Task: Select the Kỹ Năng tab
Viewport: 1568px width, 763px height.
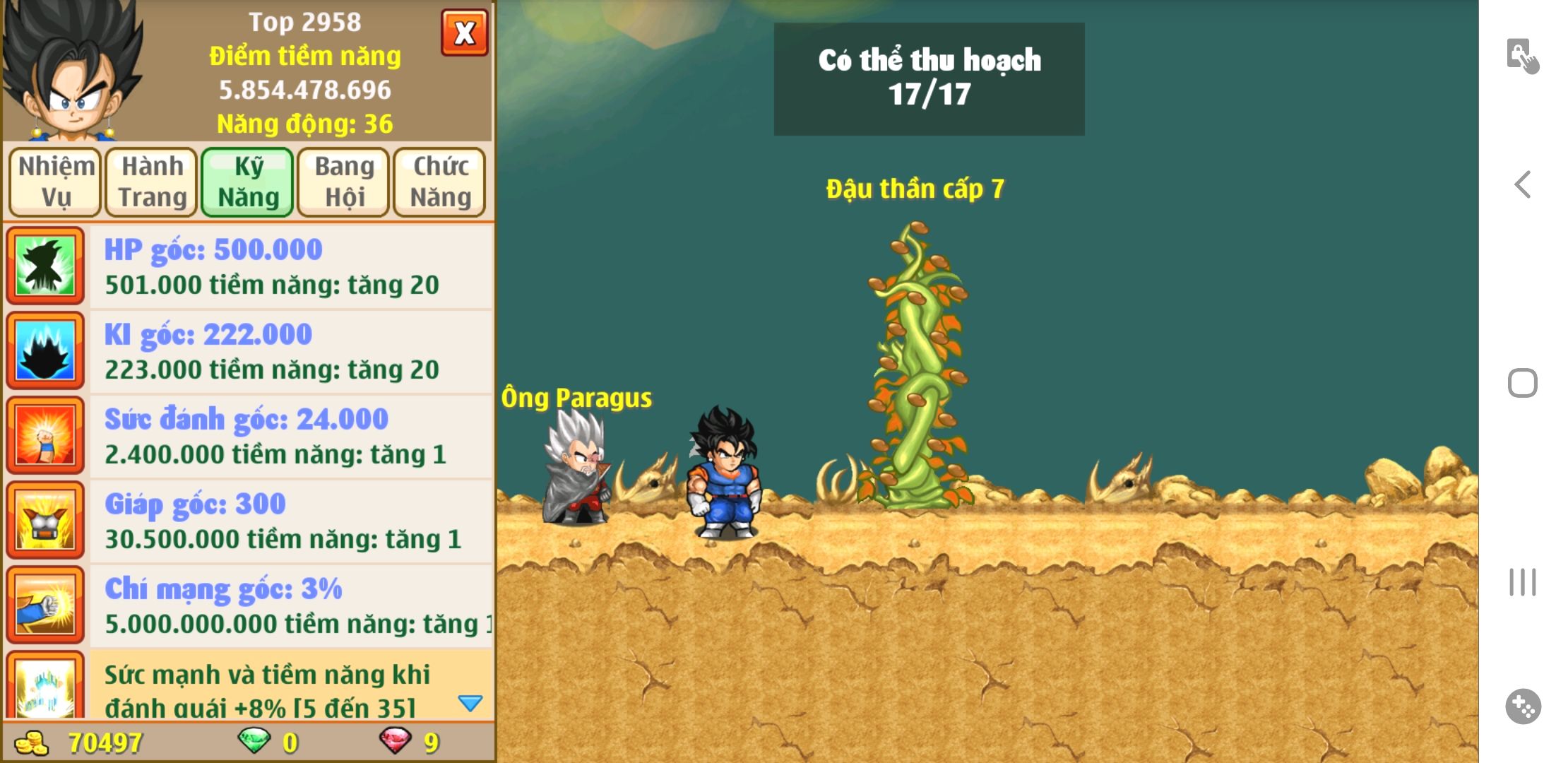Action: click(x=248, y=182)
